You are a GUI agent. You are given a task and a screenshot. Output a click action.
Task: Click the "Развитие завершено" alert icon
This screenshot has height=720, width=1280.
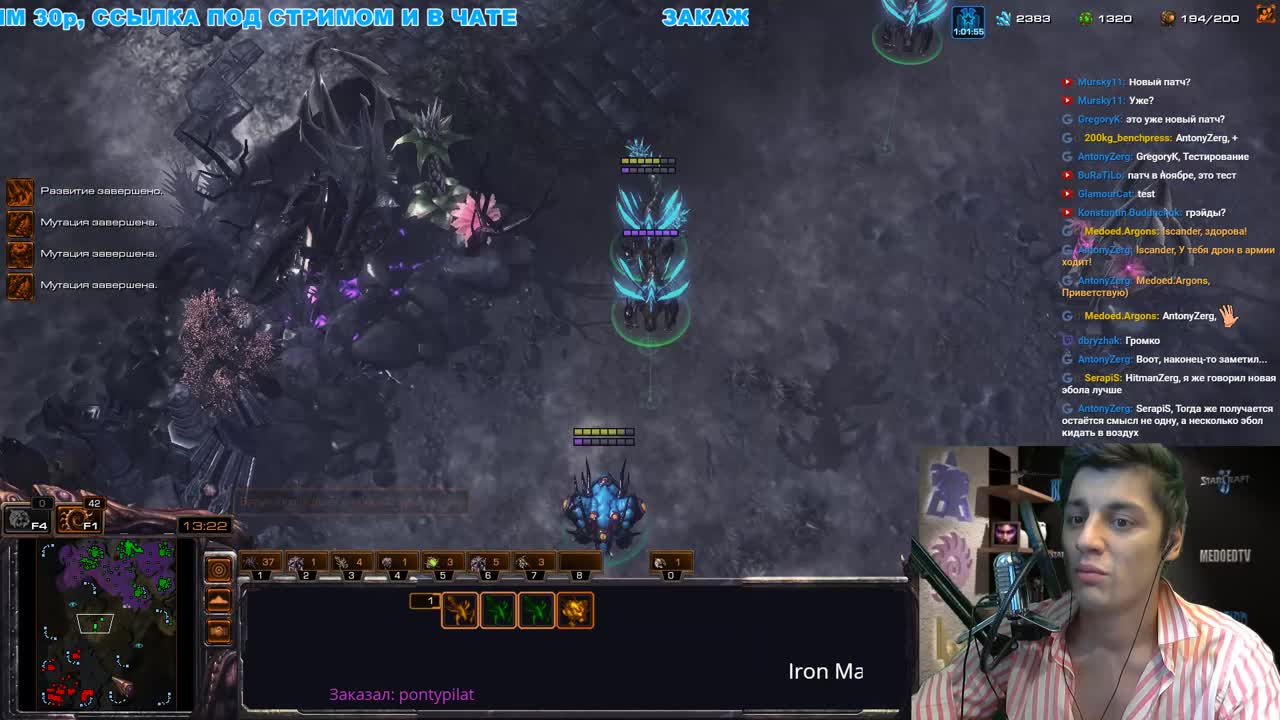coord(20,191)
